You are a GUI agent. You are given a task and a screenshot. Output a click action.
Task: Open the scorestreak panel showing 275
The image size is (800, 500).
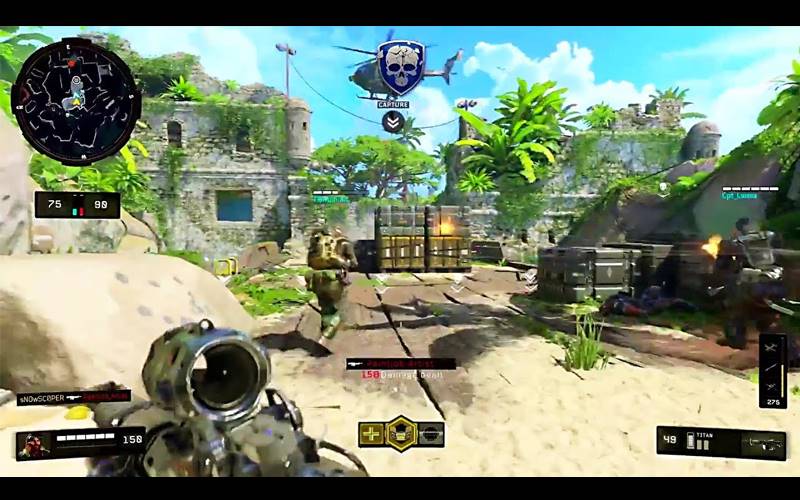tap(772, 371)
